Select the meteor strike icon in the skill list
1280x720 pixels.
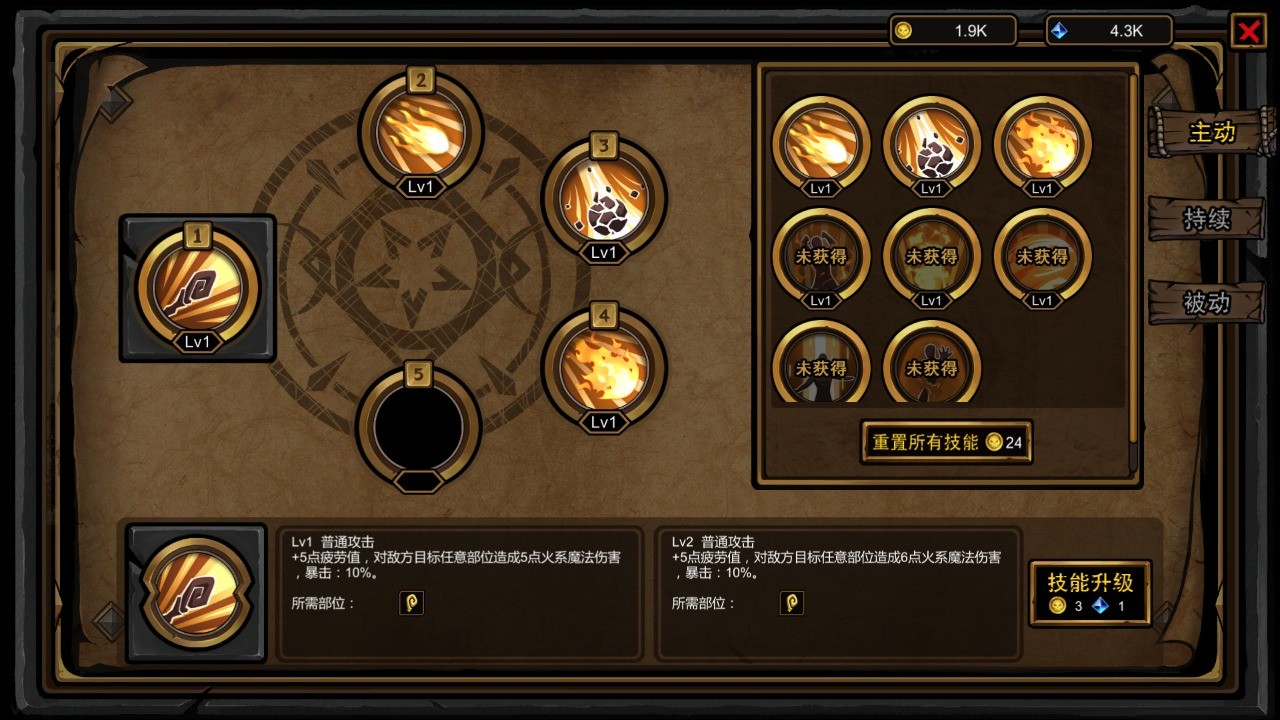(932, 145)
